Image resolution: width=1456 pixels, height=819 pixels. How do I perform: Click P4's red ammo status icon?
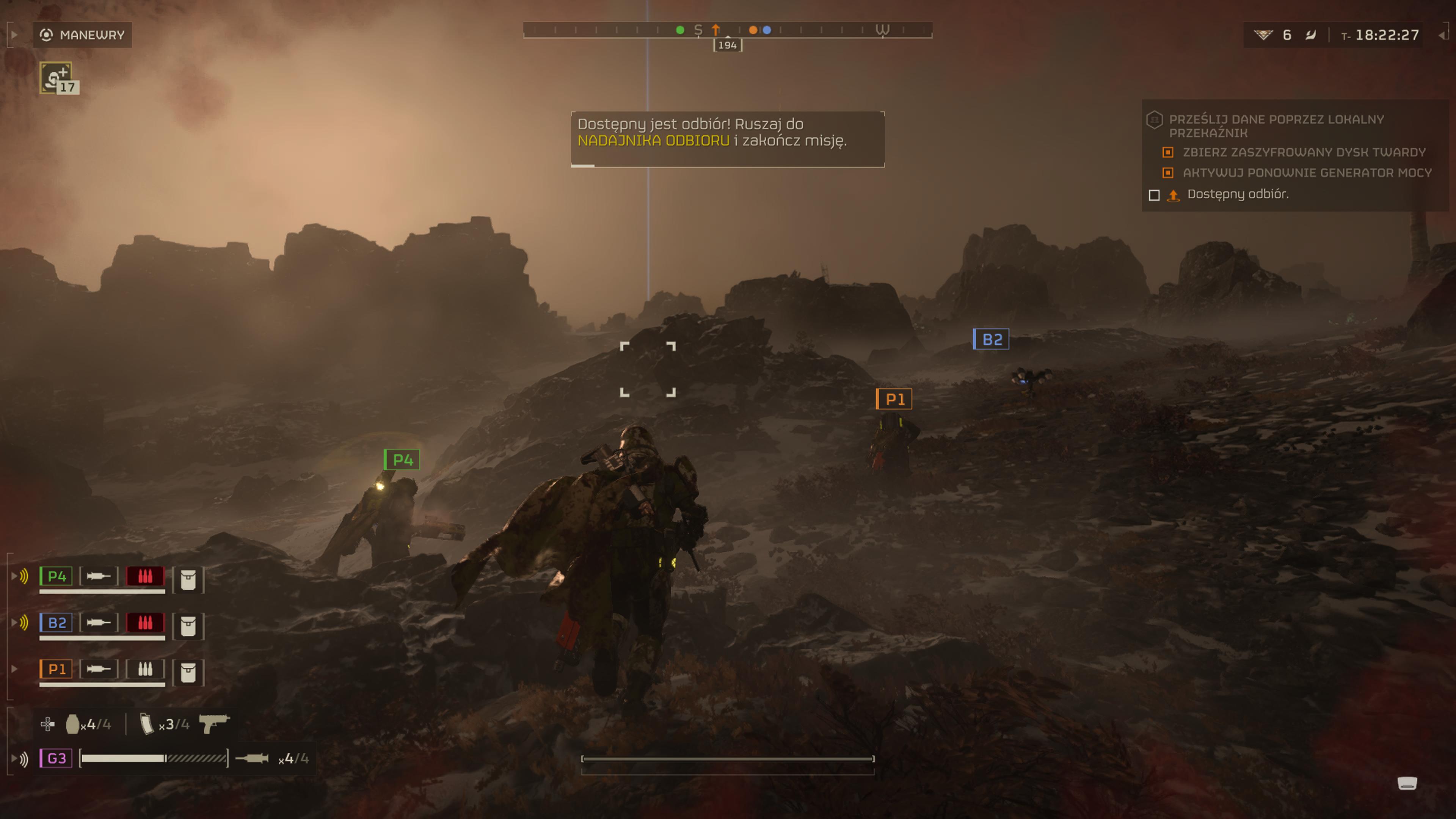tap(145, 576)
